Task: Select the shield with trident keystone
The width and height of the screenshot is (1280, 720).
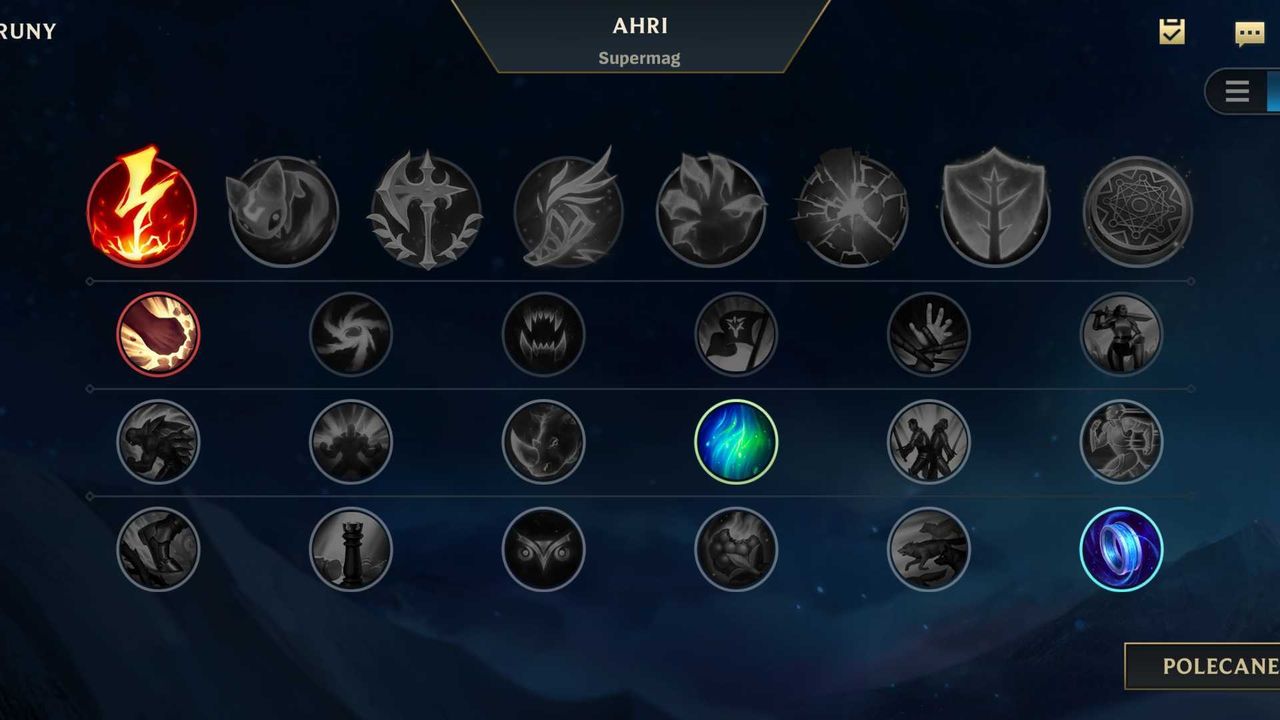Action: click(x=995, y=211)
